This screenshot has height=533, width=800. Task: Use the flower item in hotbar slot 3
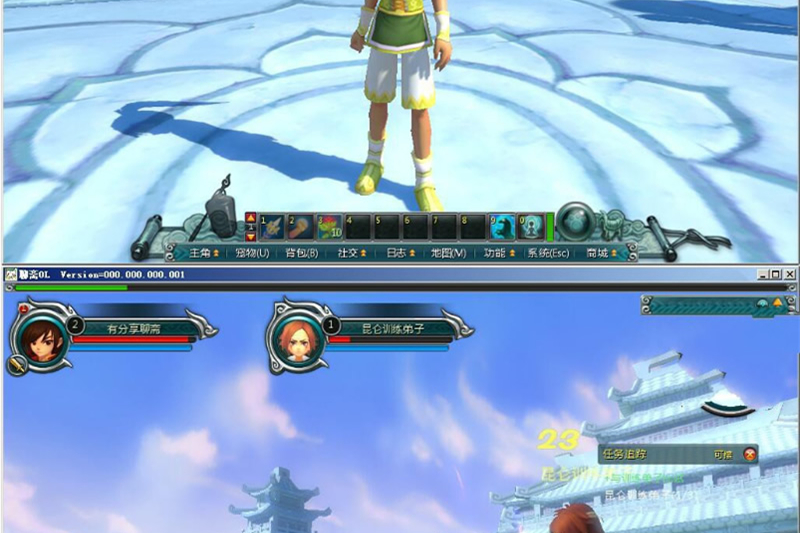(330, 227)
